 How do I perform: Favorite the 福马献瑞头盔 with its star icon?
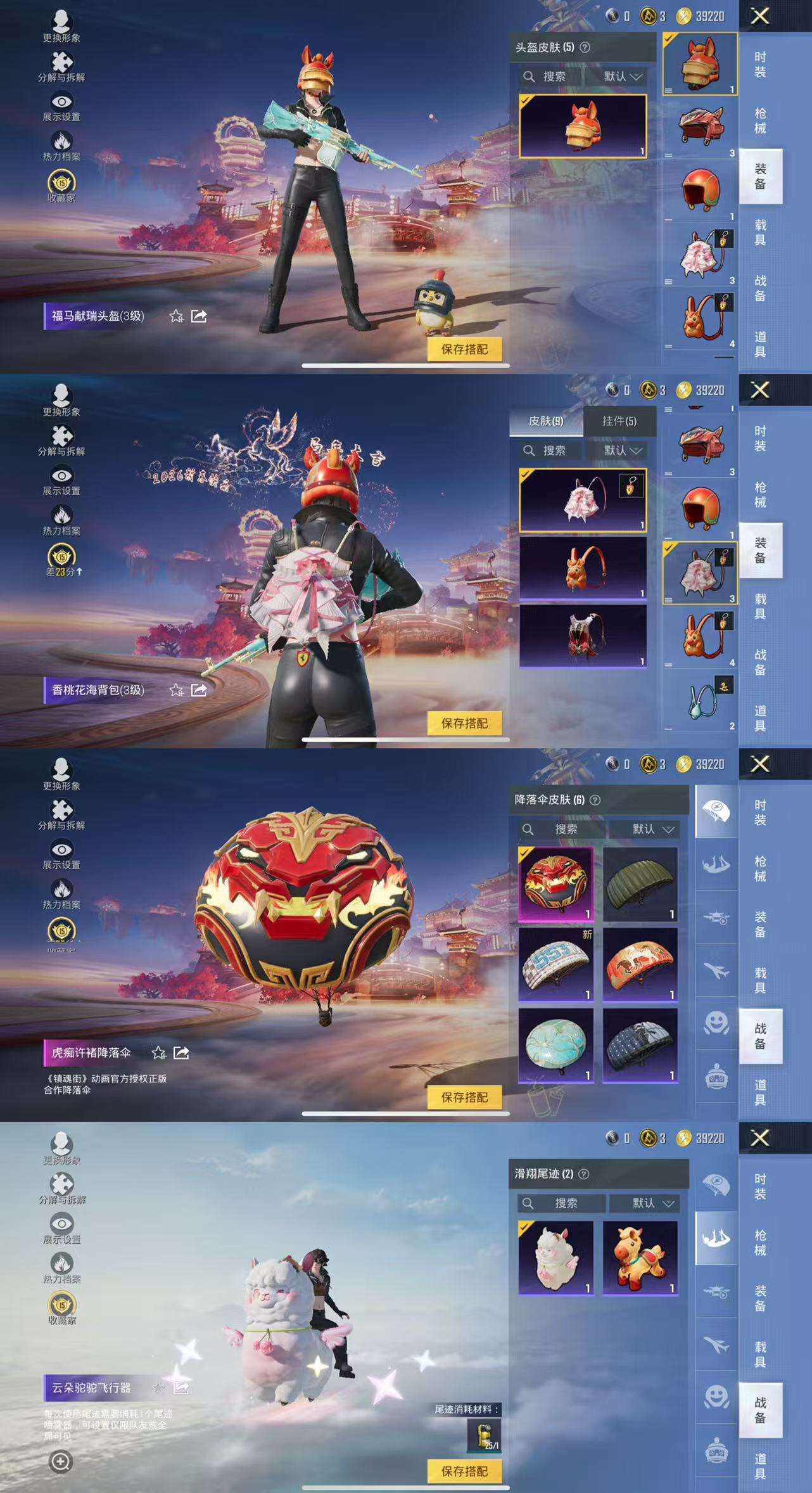(176, 316)
